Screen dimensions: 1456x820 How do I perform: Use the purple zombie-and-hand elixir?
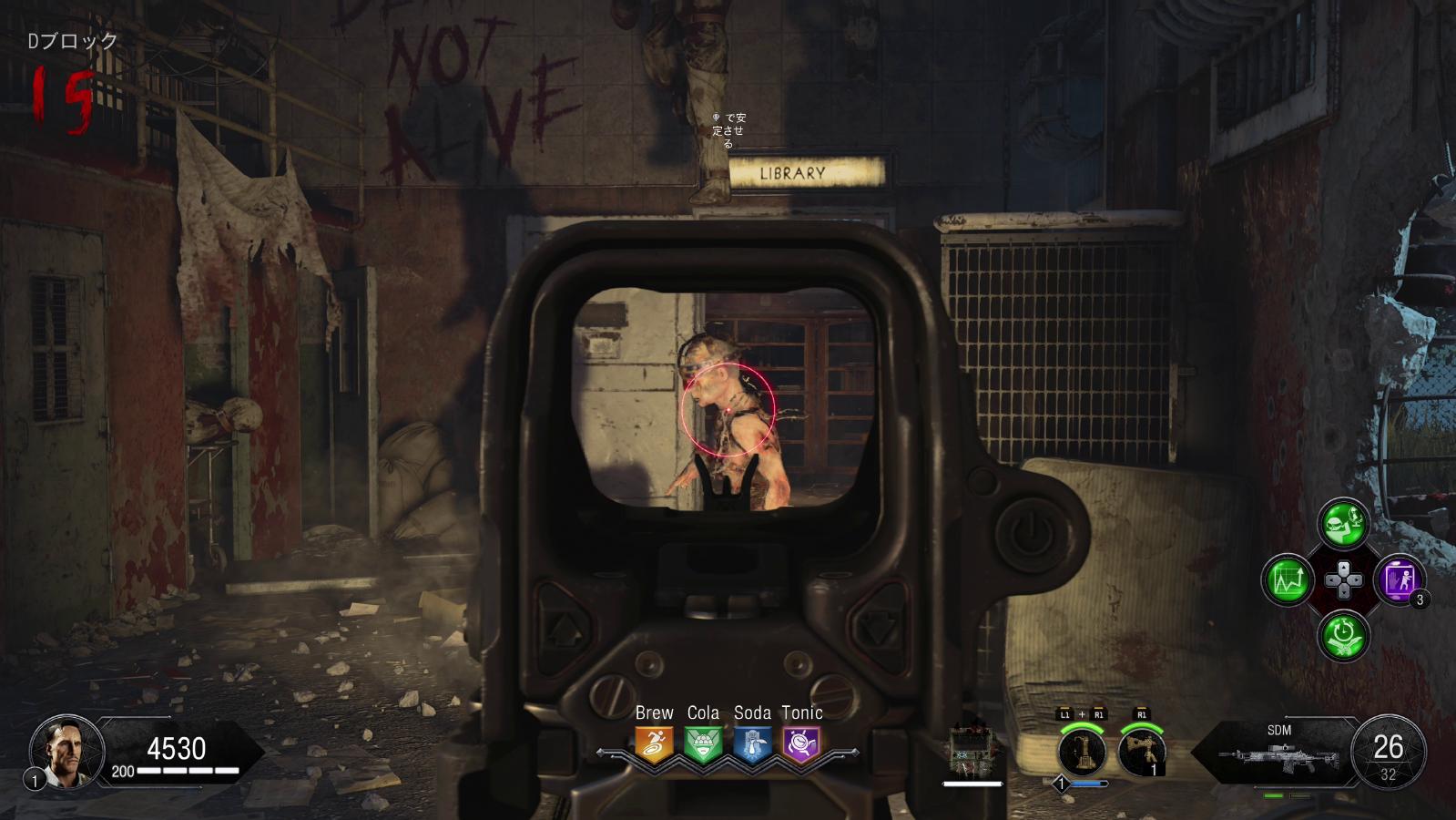point(1399,579)
